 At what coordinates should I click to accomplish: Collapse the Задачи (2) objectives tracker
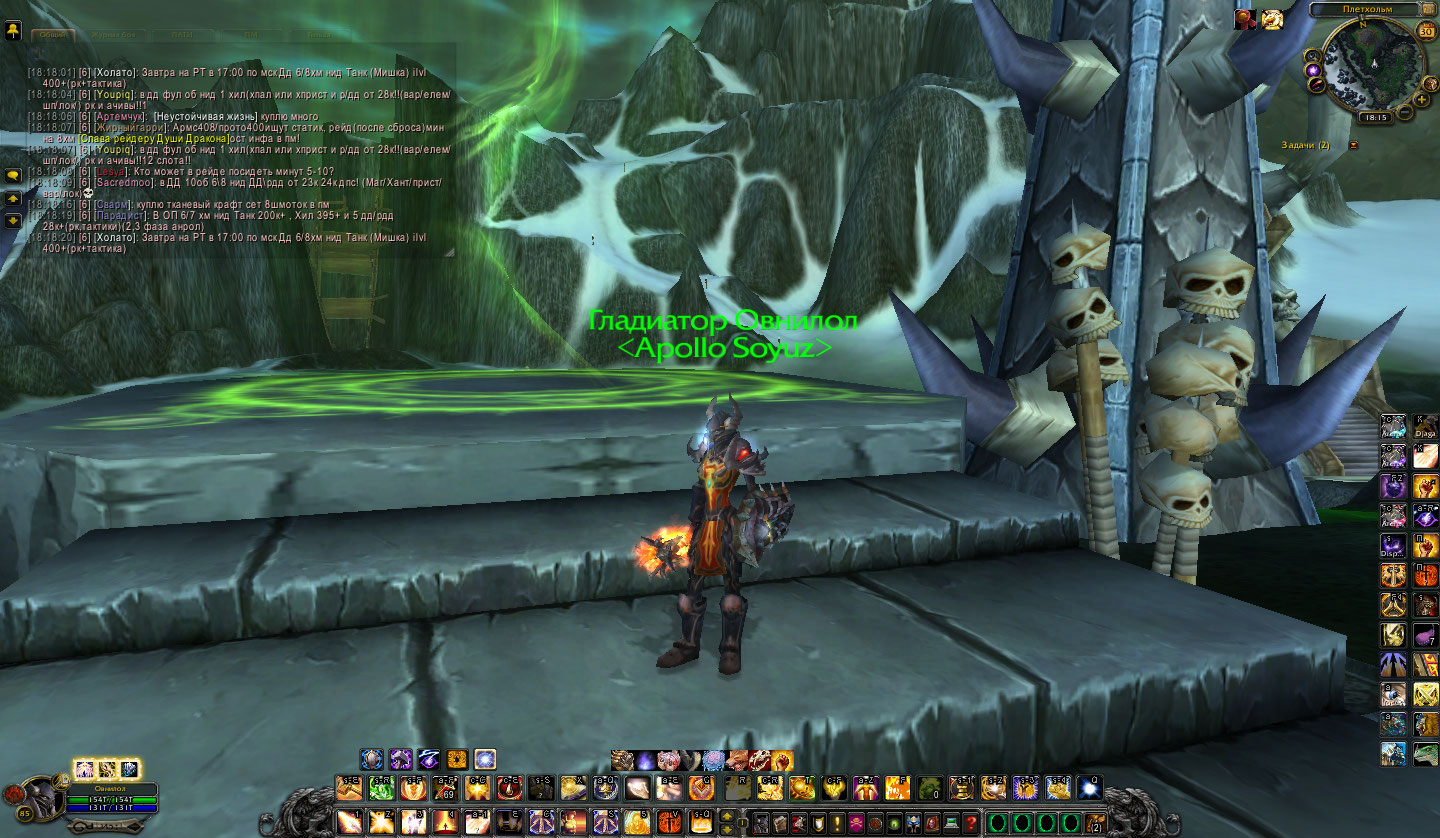tap(1353, 145)
